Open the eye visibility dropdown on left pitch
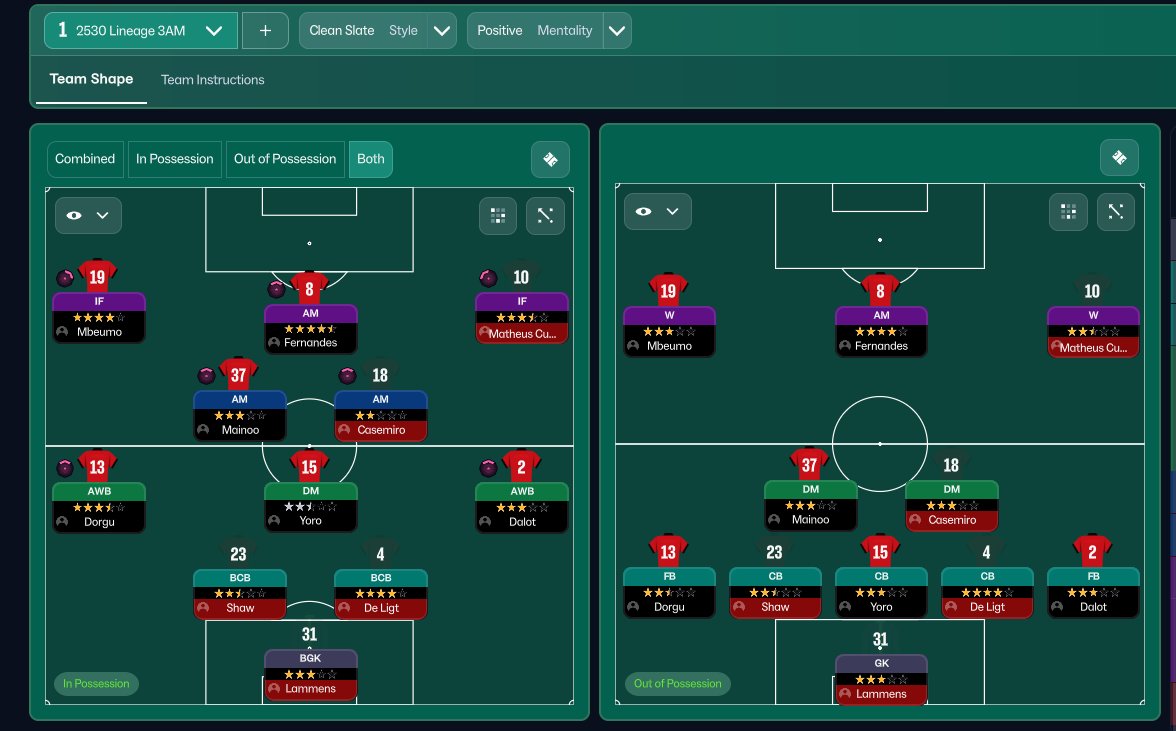The height and width of the screenshot is (731, 1176). [x=88, y=215]
